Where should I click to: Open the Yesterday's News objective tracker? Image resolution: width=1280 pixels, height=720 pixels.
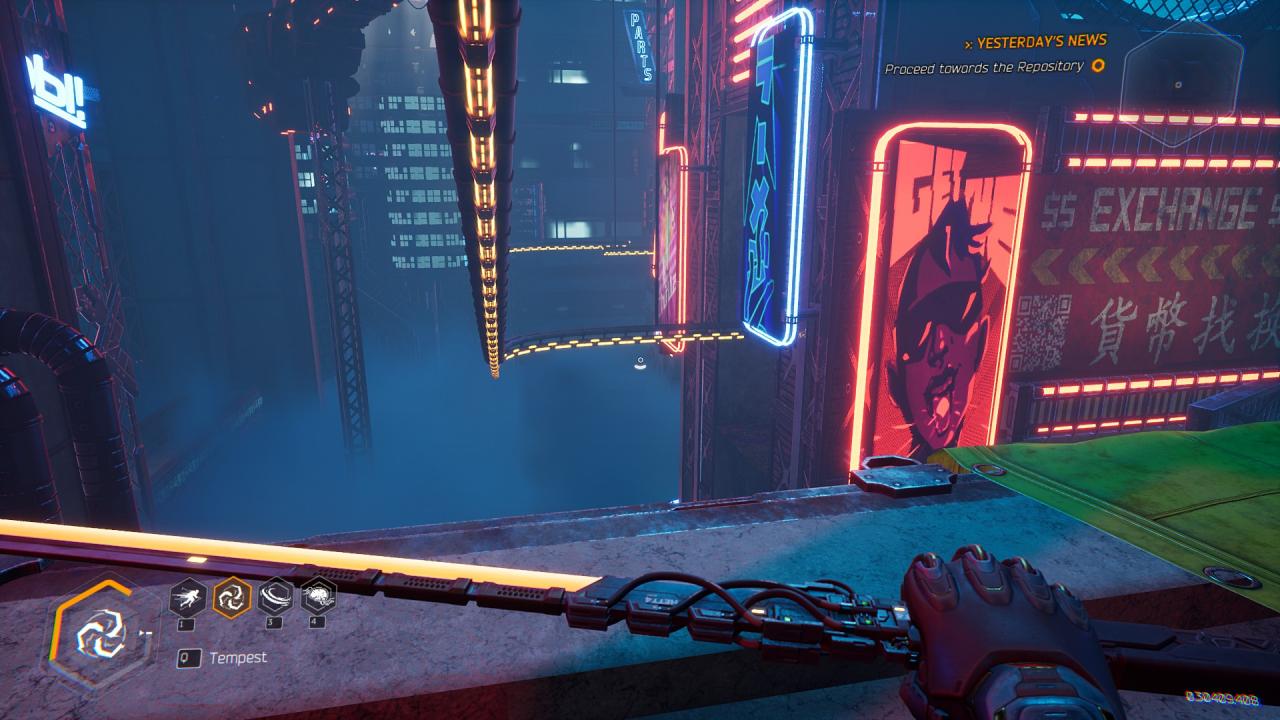pos(1040,41)
